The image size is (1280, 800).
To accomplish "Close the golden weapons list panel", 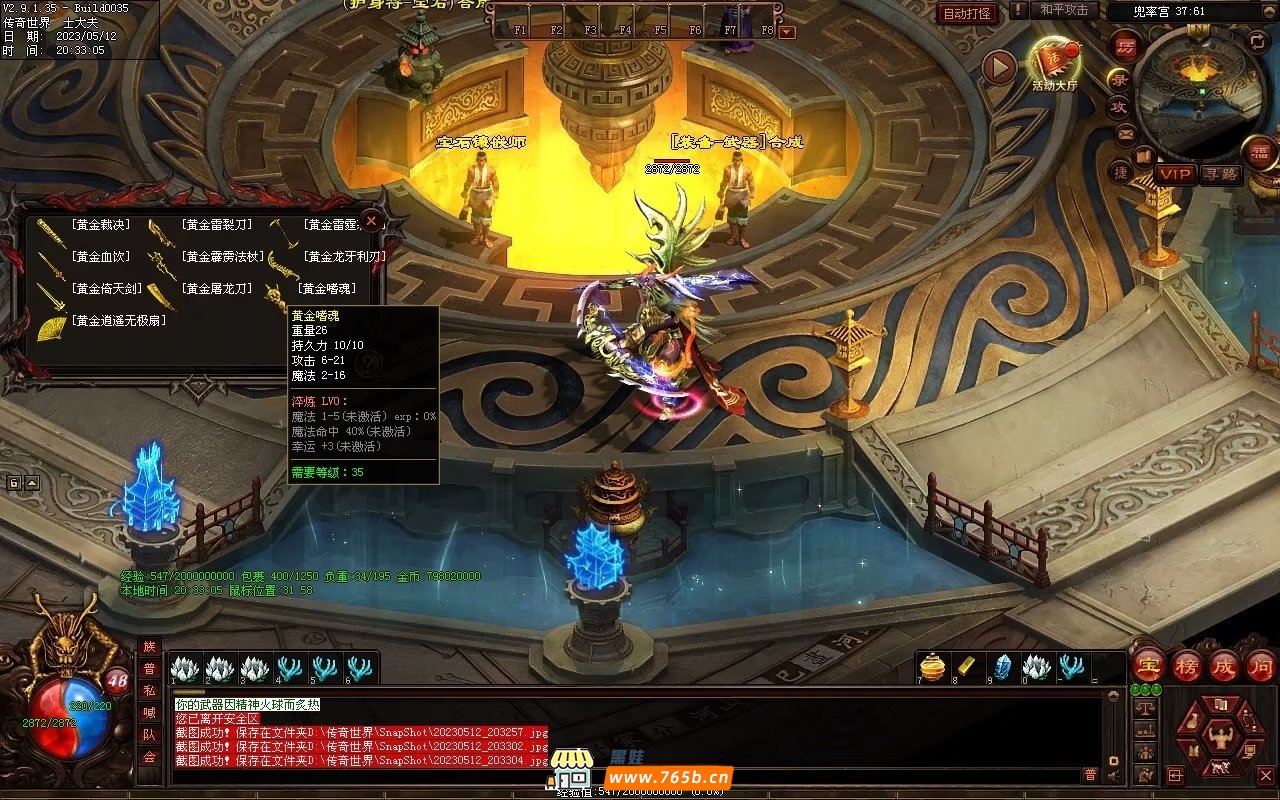I will pos(371,221).
